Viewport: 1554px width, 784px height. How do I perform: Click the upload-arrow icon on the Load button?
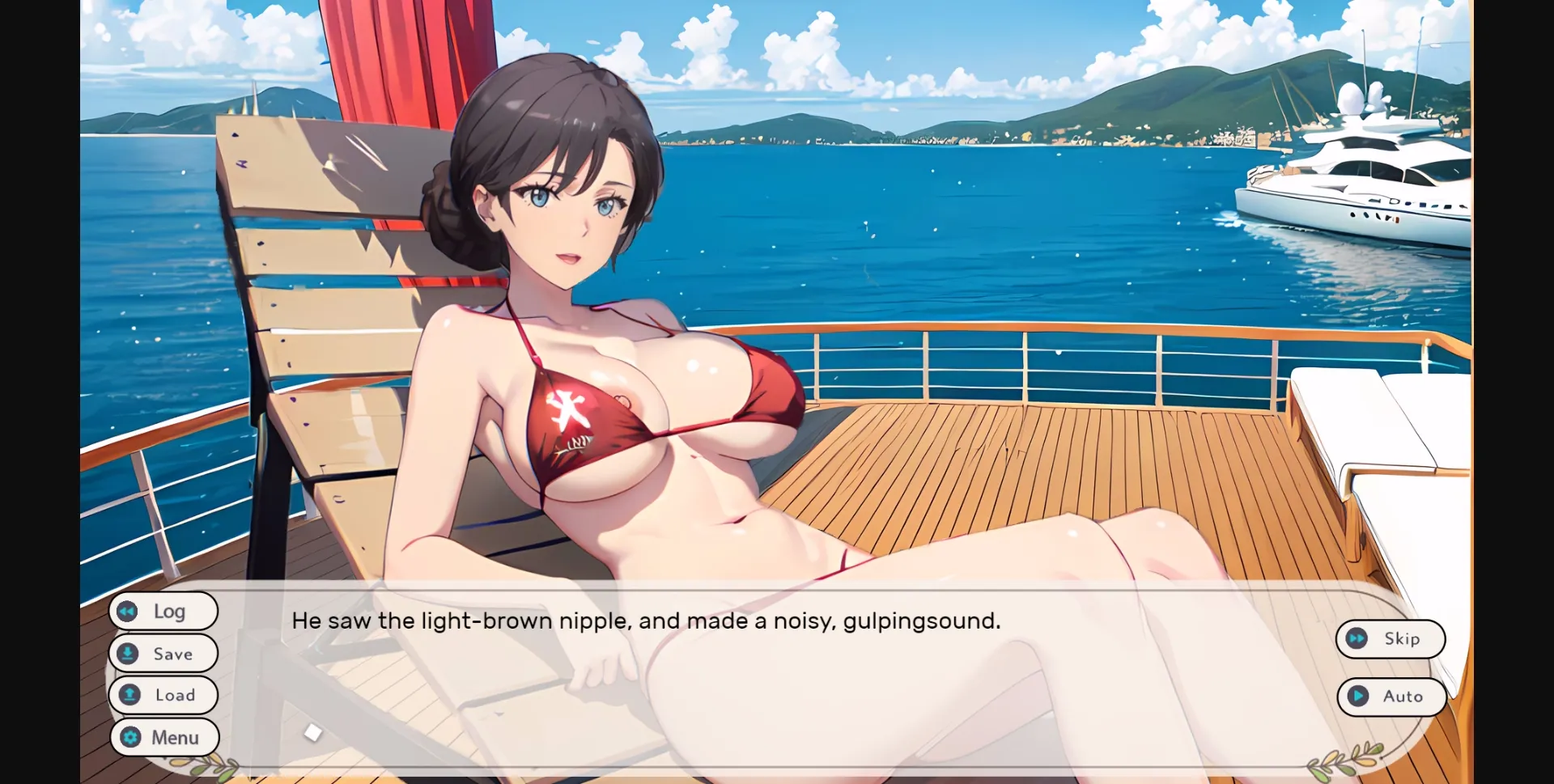(x=129, y=695)
